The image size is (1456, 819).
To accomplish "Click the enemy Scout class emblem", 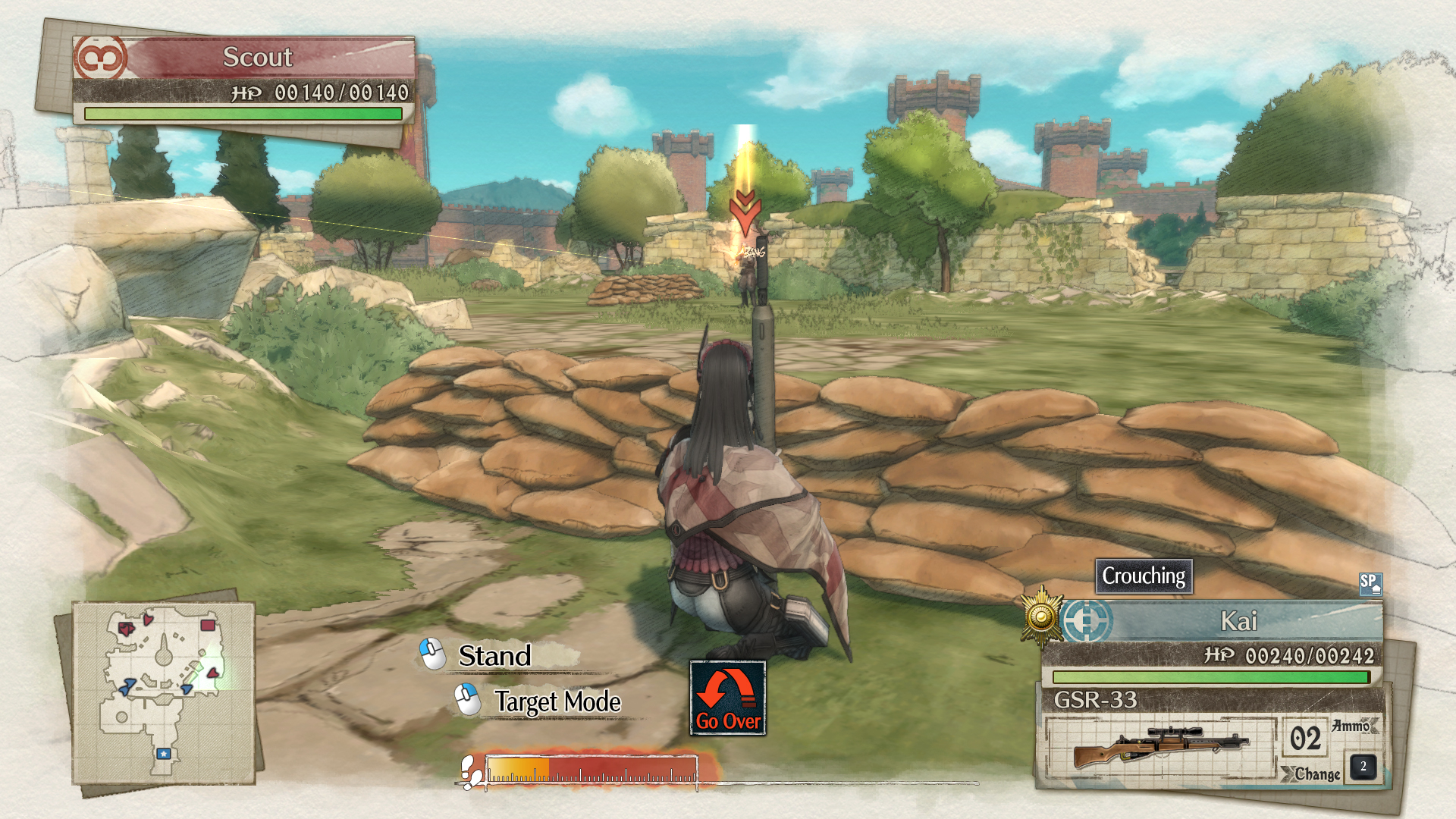I will pos(100,58).
